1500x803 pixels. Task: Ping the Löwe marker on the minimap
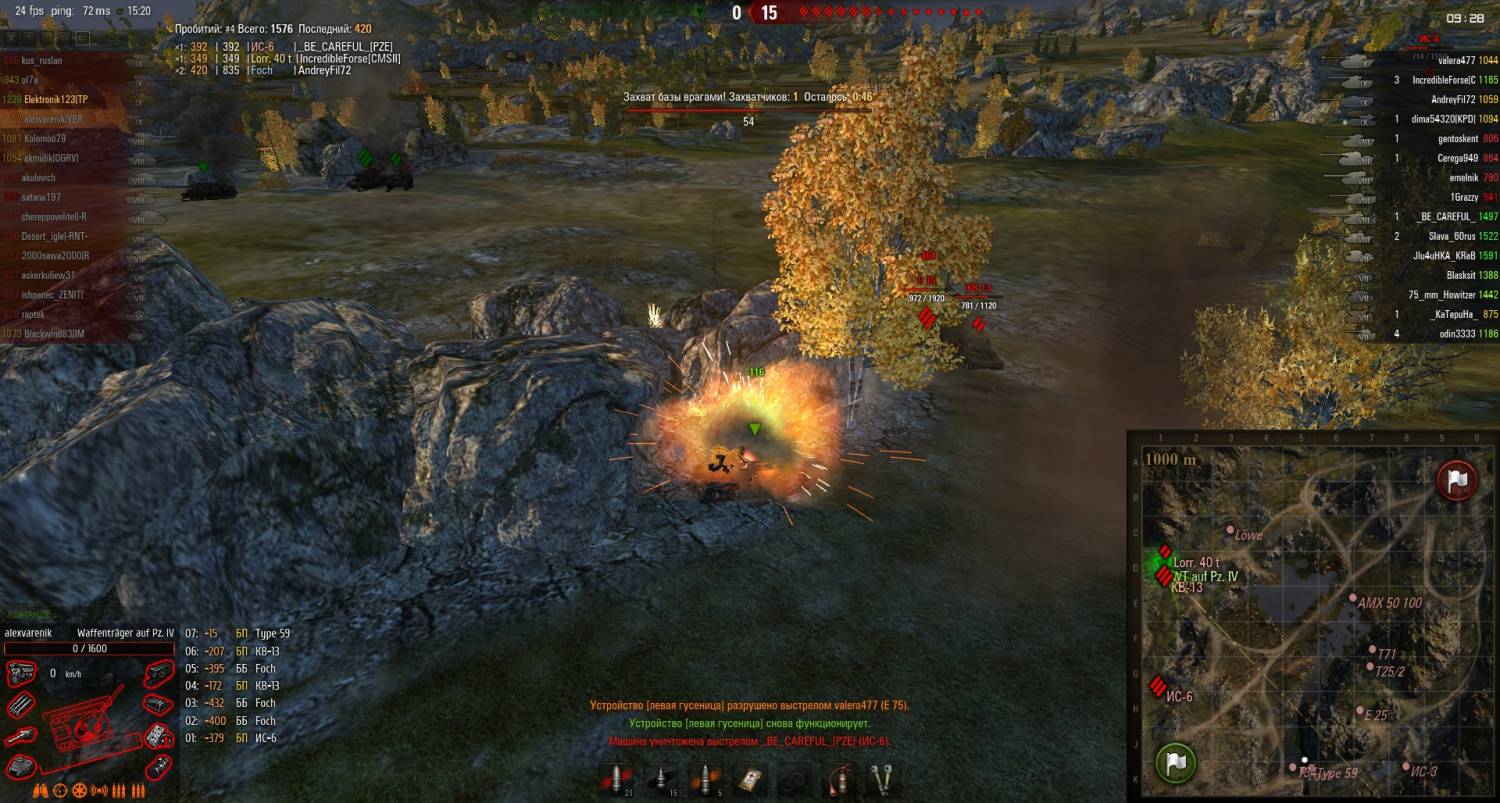coord(1231,530)
